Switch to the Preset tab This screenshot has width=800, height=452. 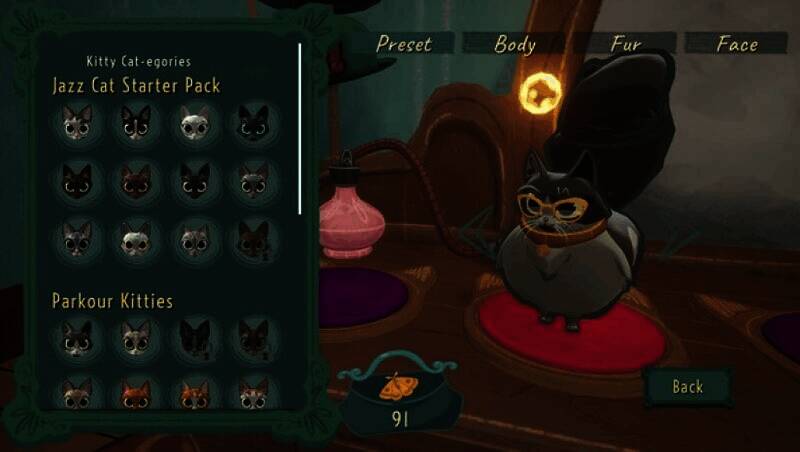click(x=403, y=44)
